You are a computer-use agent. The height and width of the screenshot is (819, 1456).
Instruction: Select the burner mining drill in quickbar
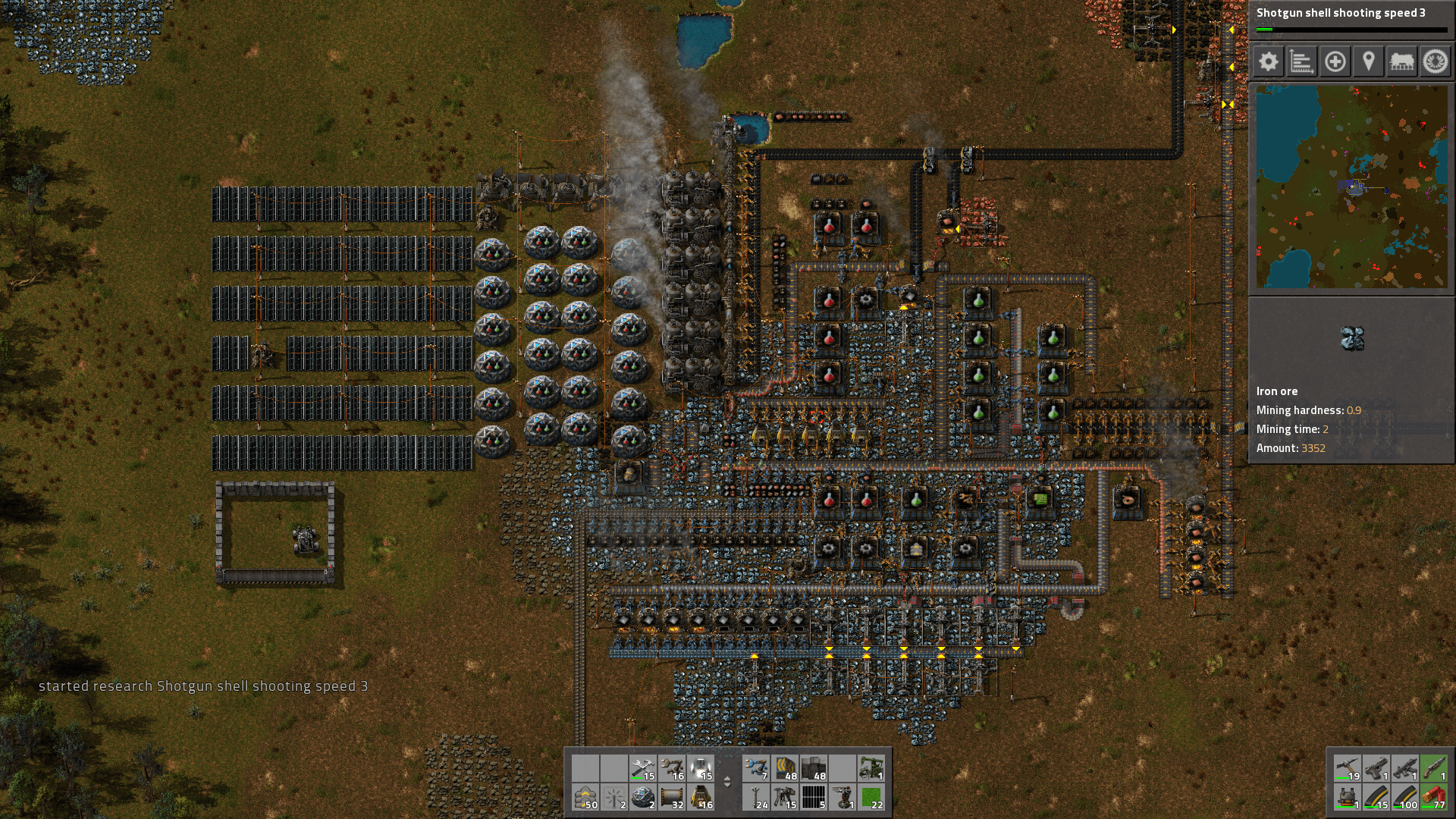coord(699,798)
